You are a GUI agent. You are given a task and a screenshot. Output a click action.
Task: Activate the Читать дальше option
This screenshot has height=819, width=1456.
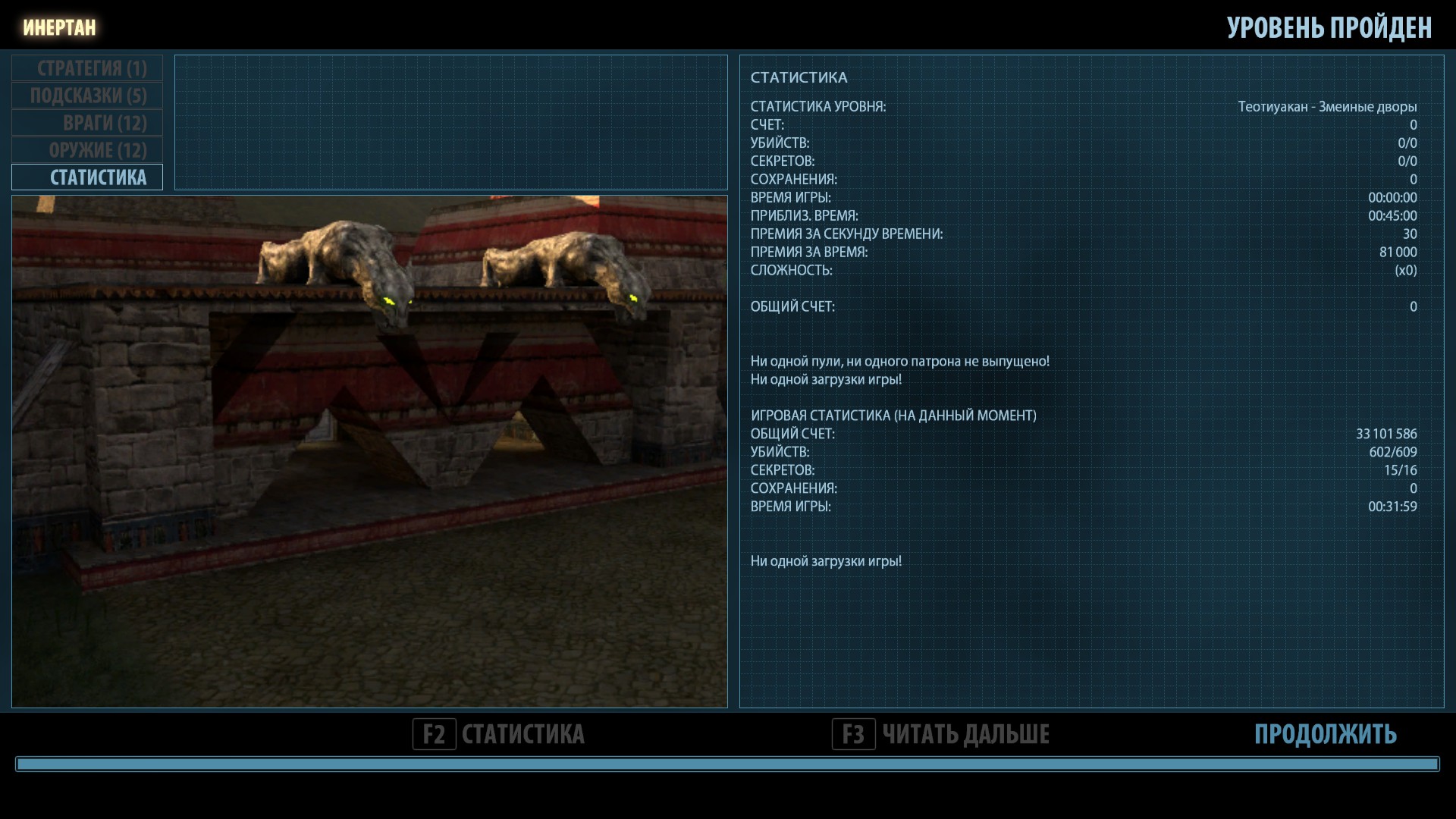941,734
